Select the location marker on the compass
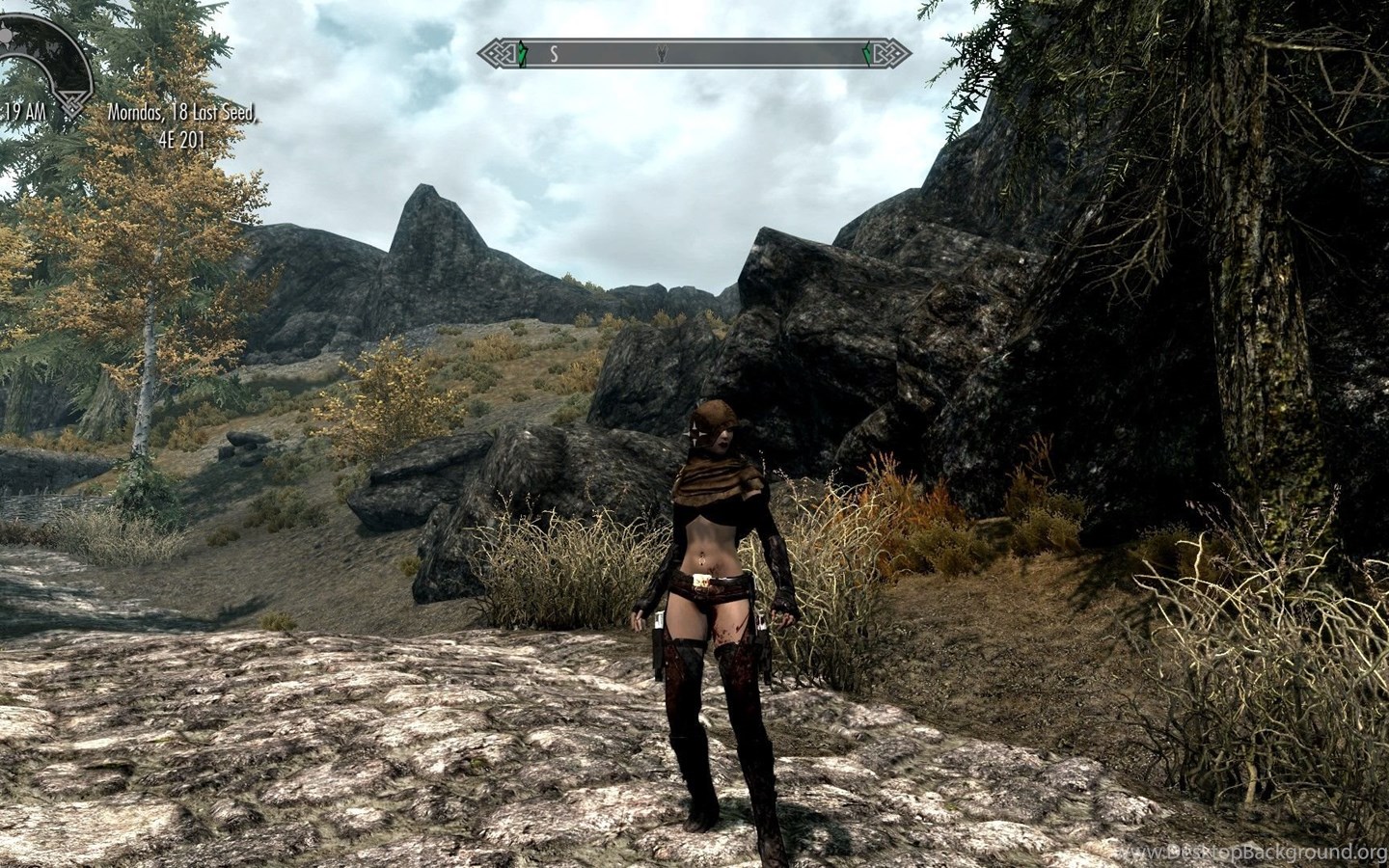Image resolution: width=1389 pixels, height=868 pixels. pos(662,55)
